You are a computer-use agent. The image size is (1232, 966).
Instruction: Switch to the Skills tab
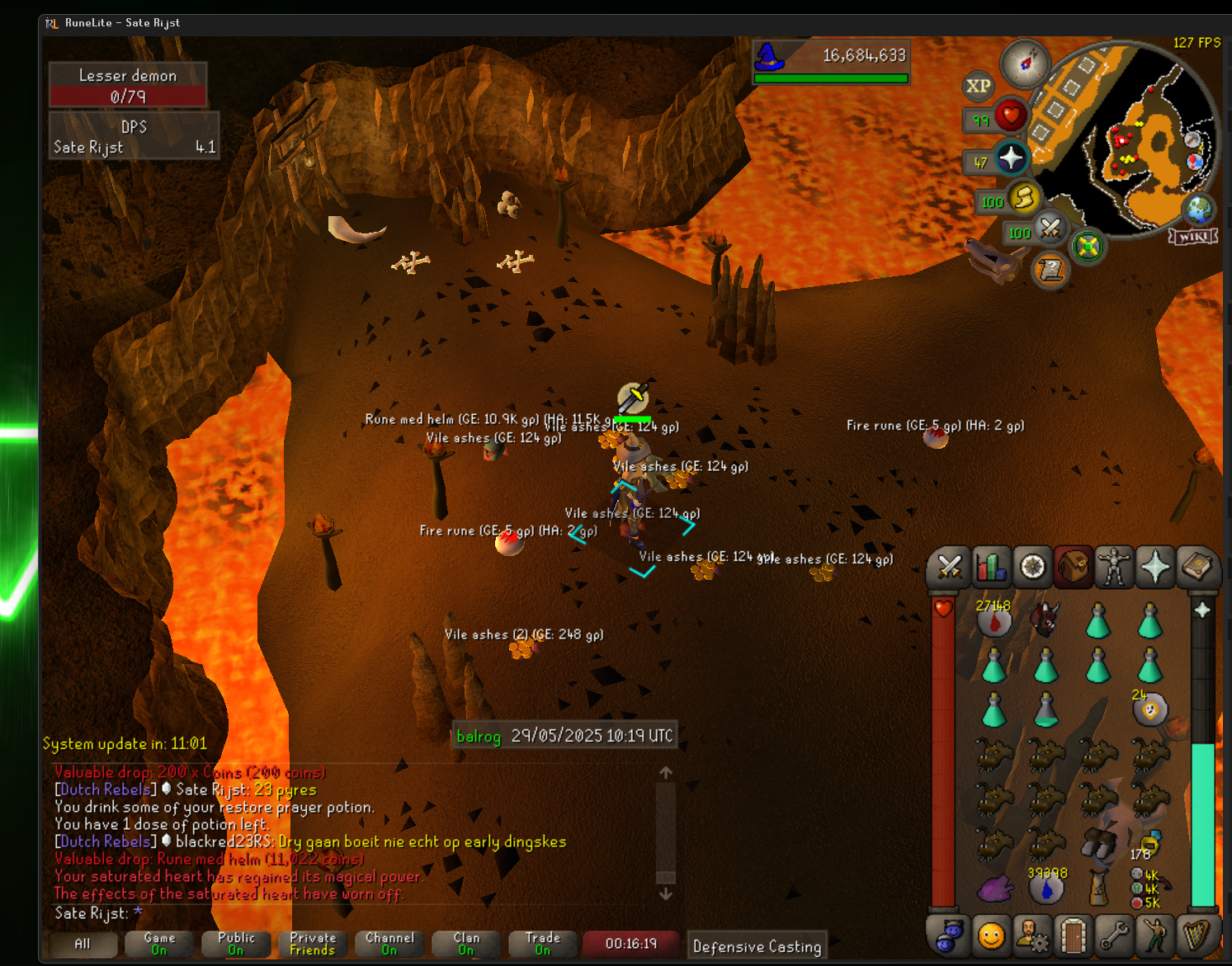990,568
